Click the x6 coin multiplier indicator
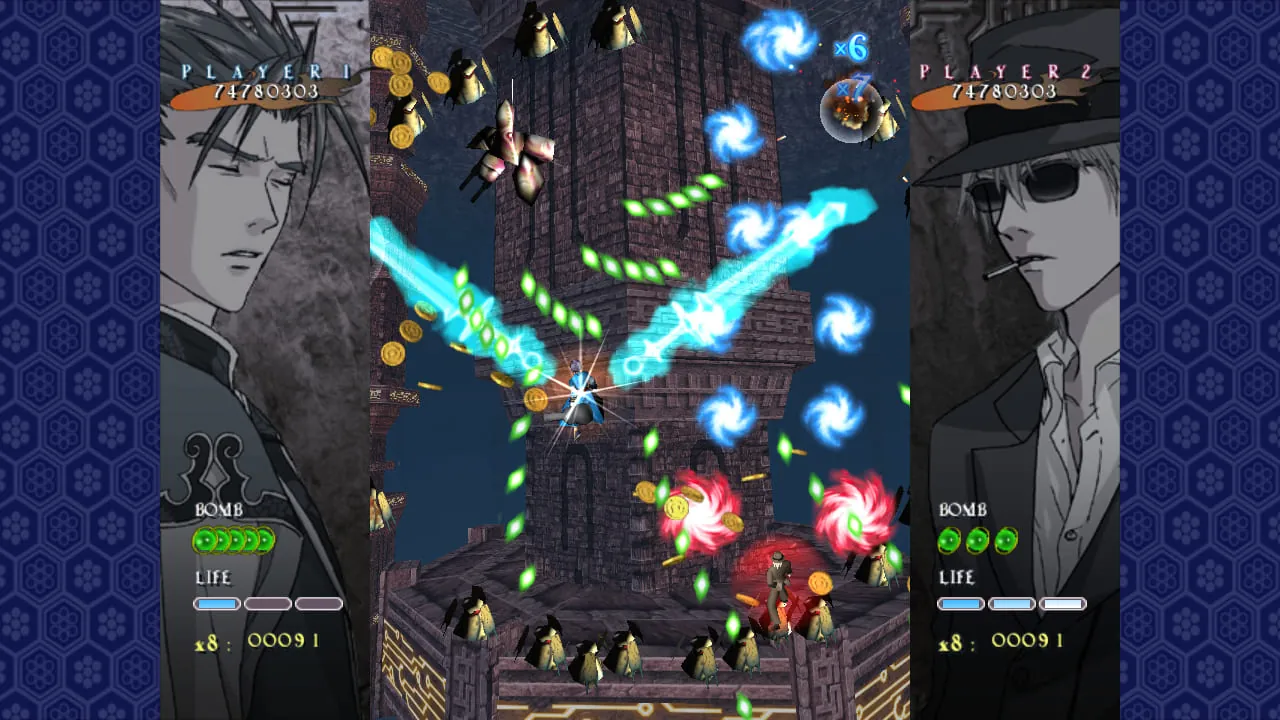The width and height of the screenshot is (1280, 720). pos(852,47)
